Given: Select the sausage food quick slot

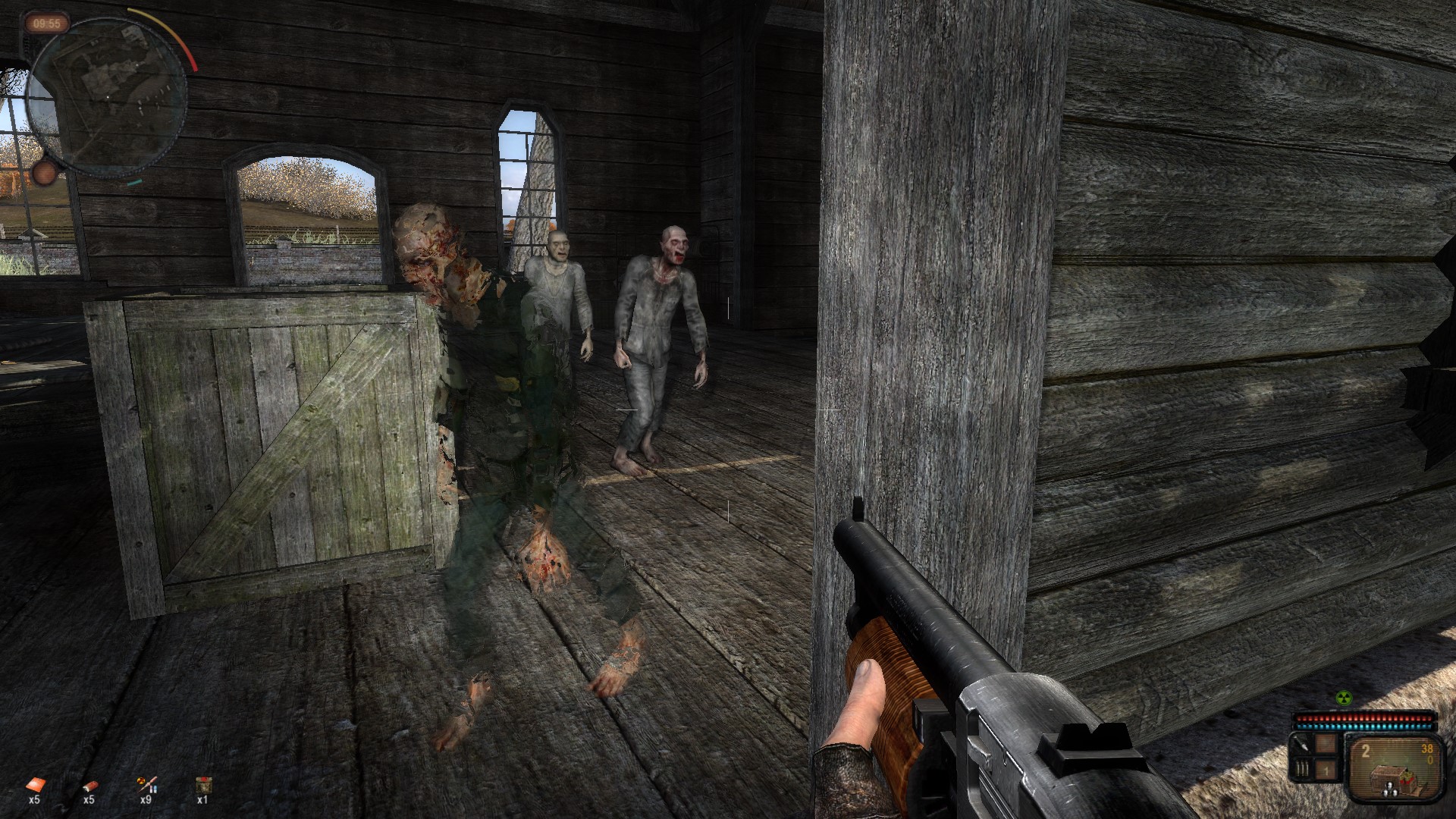Looking at the screenshot, I should [89, 785].
